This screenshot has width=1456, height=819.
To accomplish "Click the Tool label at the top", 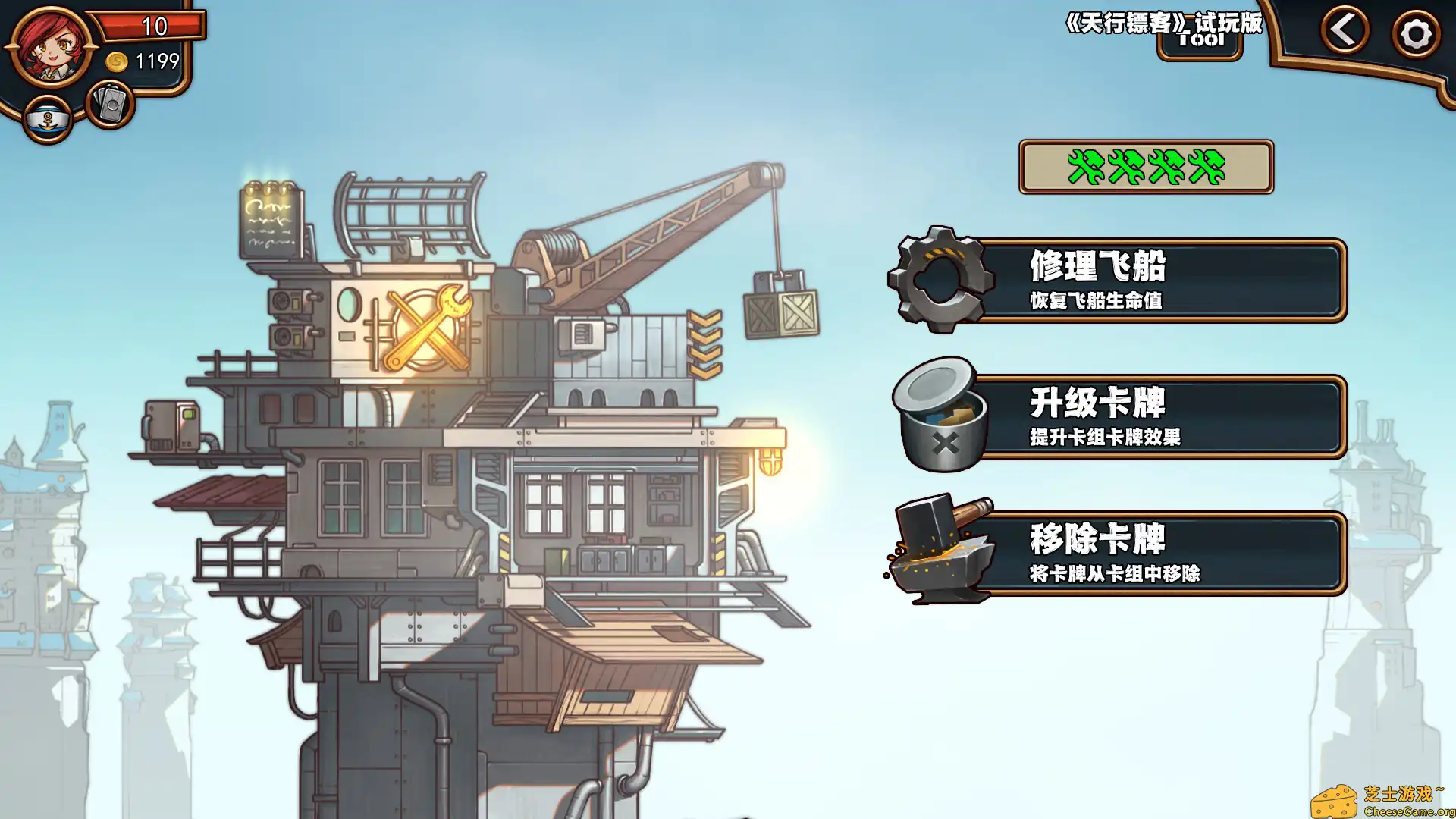I will click(1199, 41).
